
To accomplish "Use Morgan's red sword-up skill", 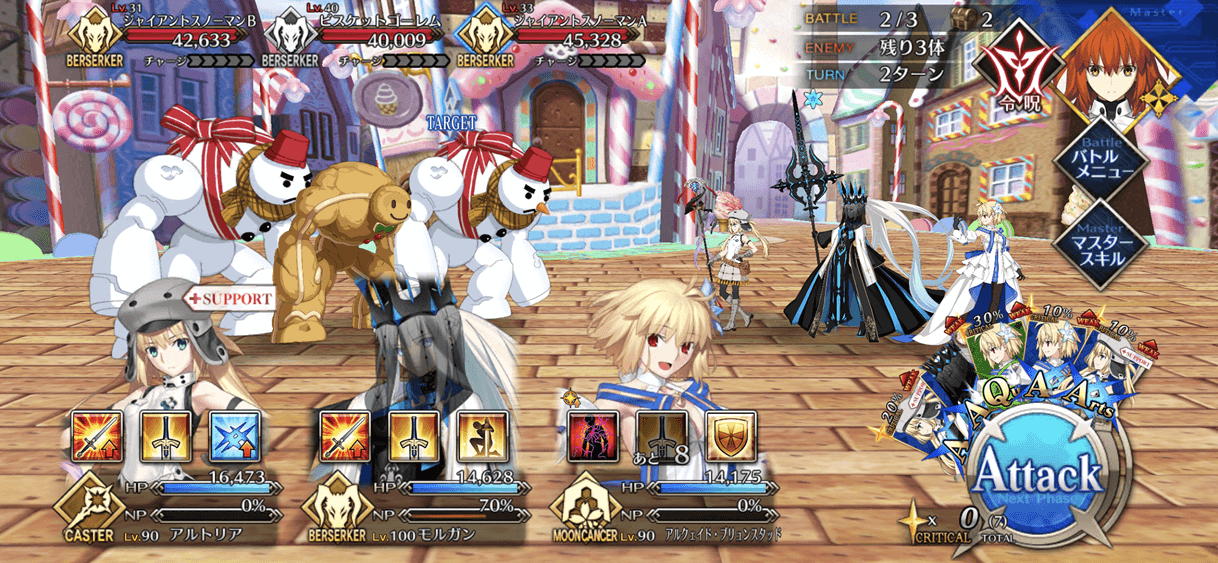I will point(345,435).
